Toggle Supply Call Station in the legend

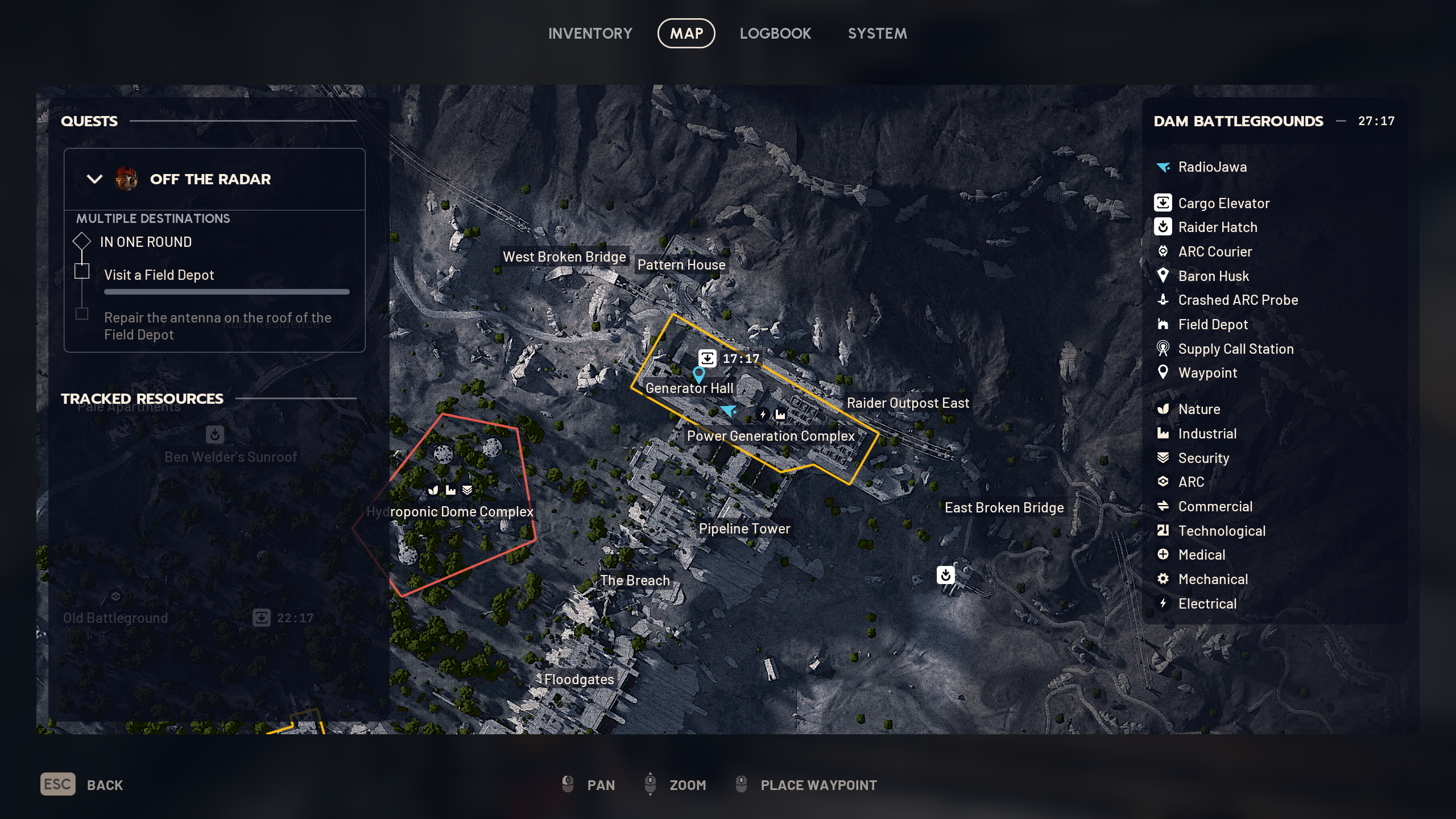pos(1235,349)
